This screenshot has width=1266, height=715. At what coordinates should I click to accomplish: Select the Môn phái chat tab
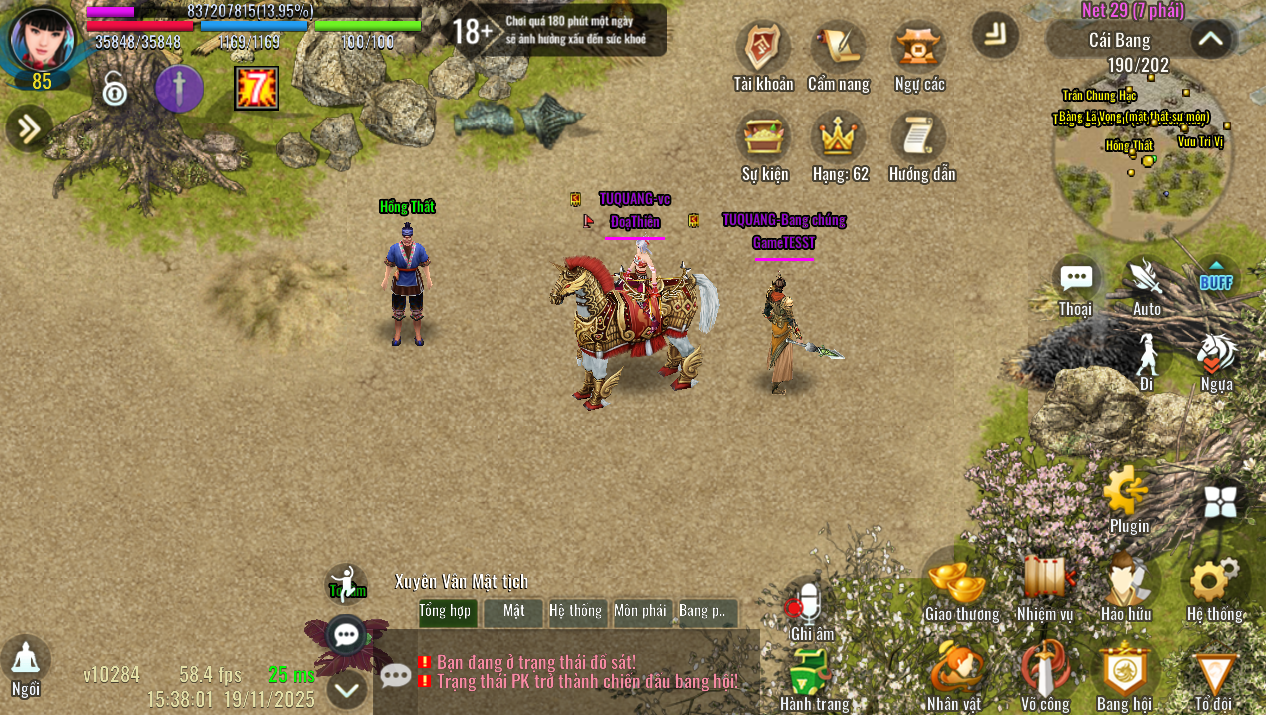(640, 611)
